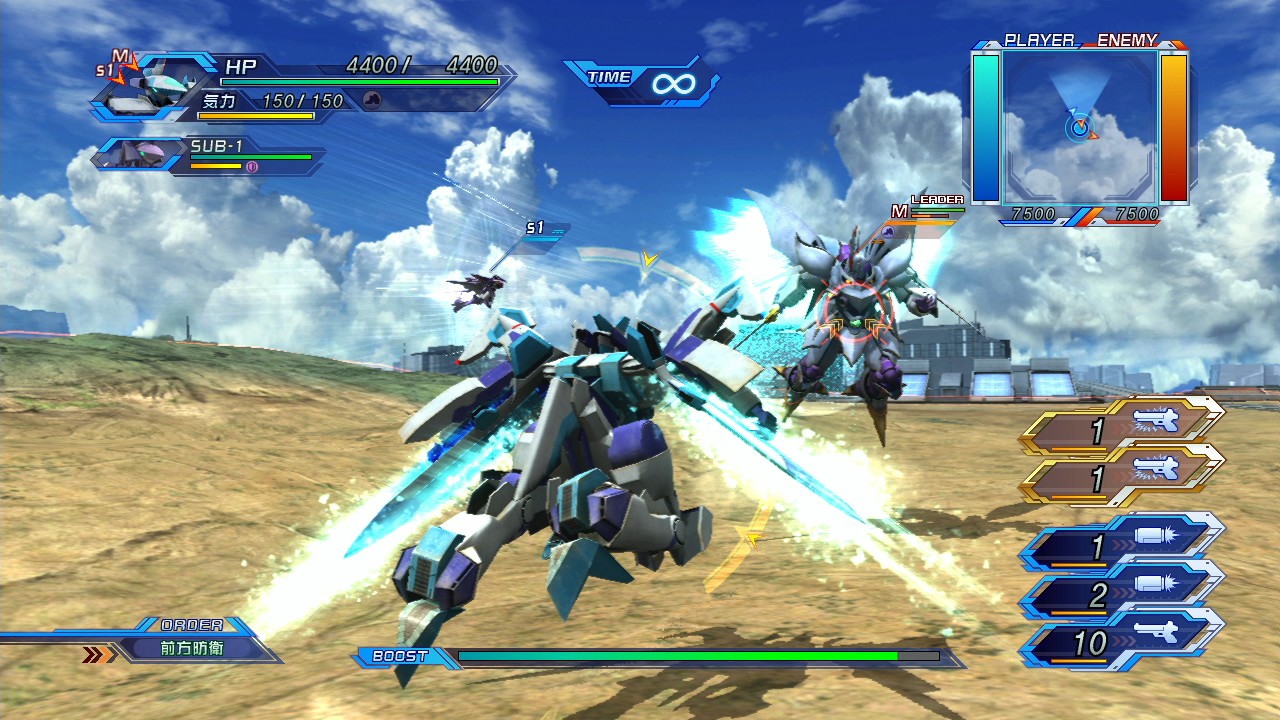The height and width of the screenshot is (720, 1280).
Task: Open the radar minimap
Action: coord(1080,125)
